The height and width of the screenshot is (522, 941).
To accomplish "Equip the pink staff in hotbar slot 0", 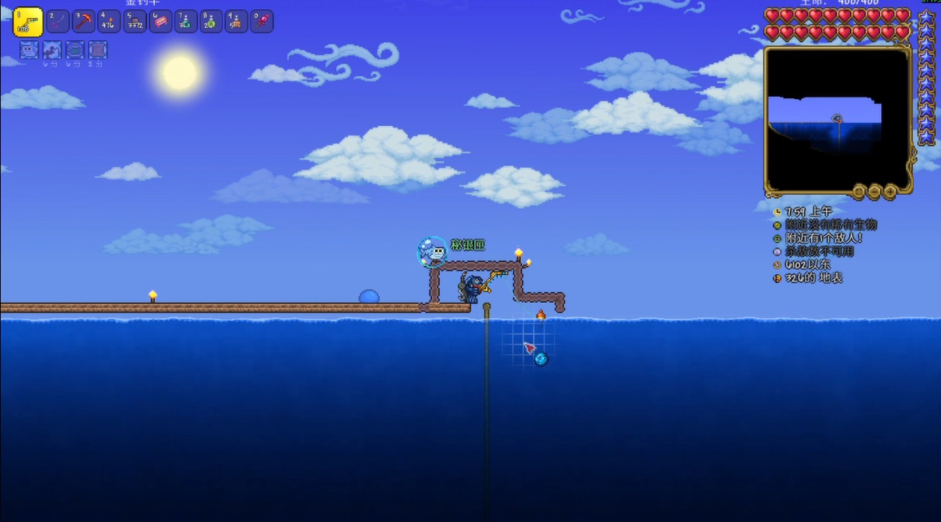I will (x=262, y=22).
